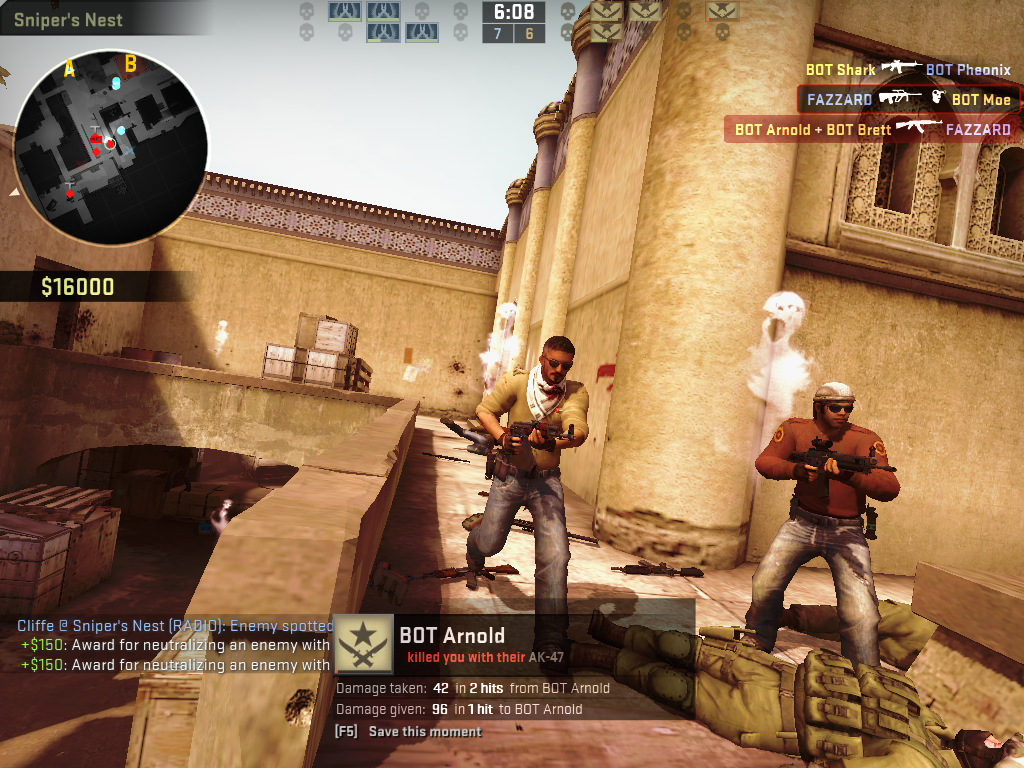Open the BOT Arnold + BOT Brett kill notice

click(x=872, y=129)
